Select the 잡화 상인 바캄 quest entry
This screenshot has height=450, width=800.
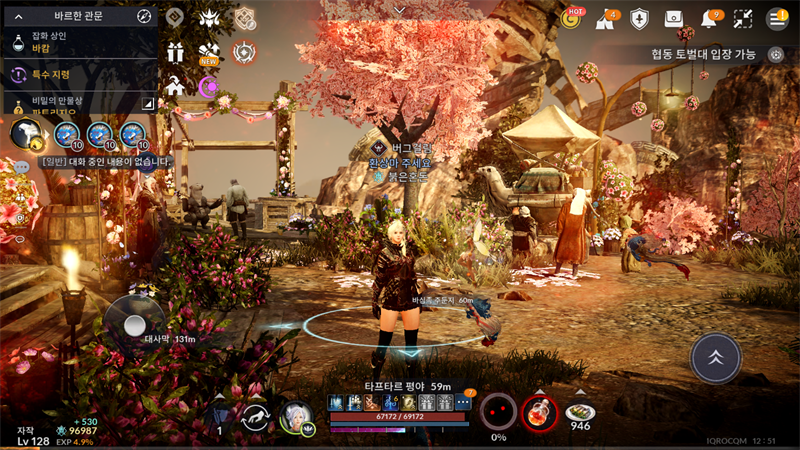(x=80, y=40)
